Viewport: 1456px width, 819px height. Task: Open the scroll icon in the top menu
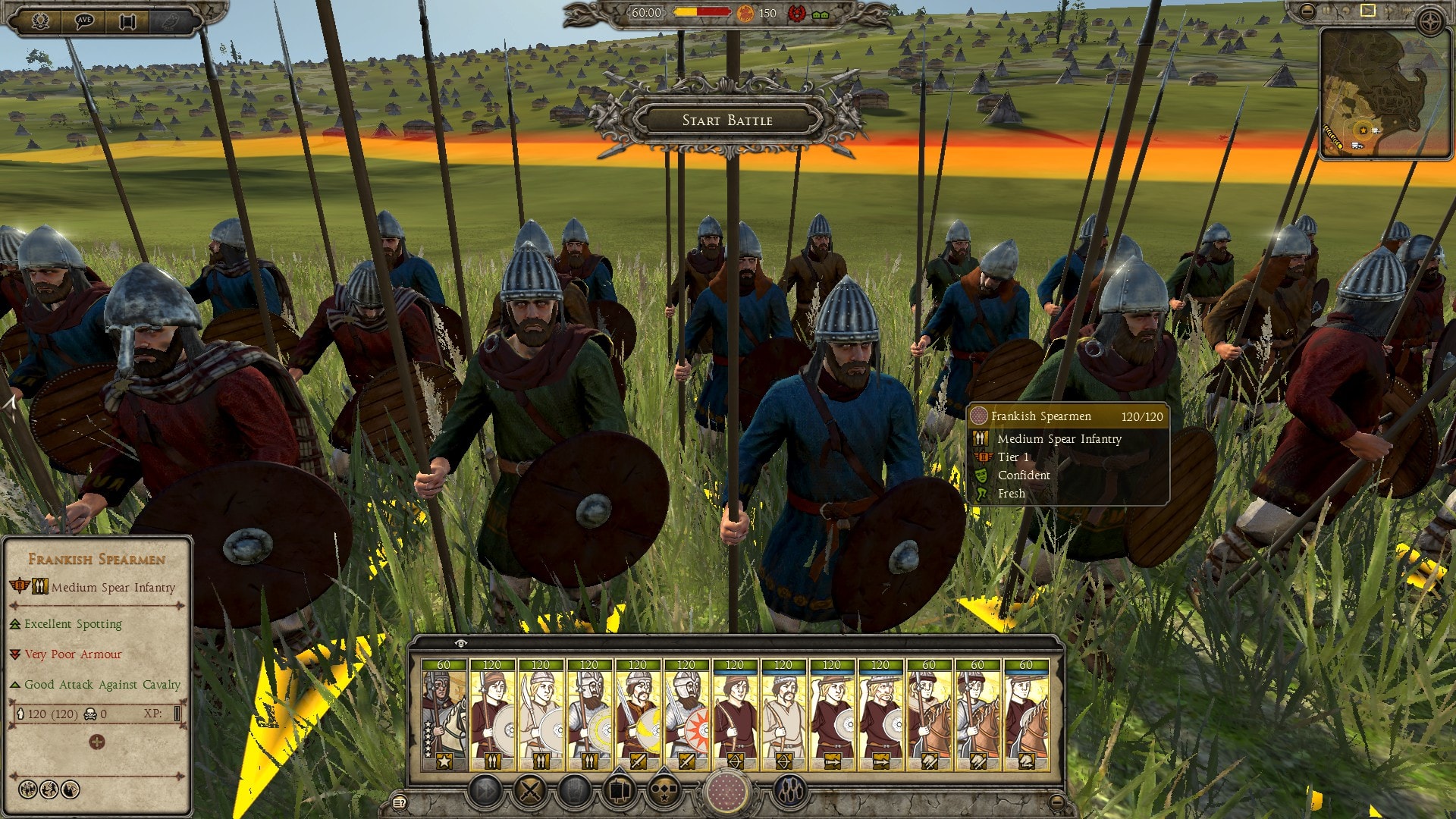coord(127,21)
